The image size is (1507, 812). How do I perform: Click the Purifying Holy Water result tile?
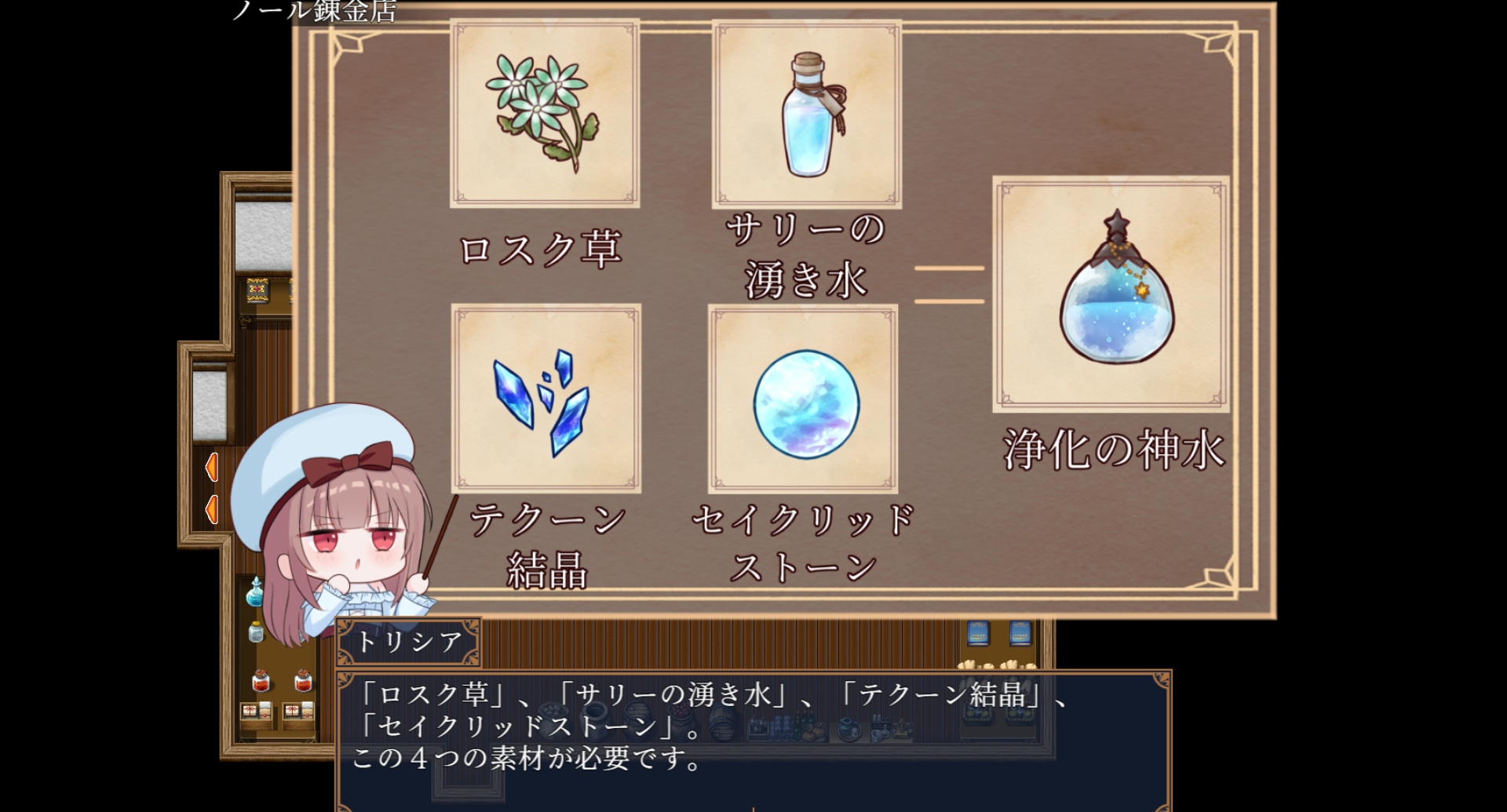coord(1111,294)
